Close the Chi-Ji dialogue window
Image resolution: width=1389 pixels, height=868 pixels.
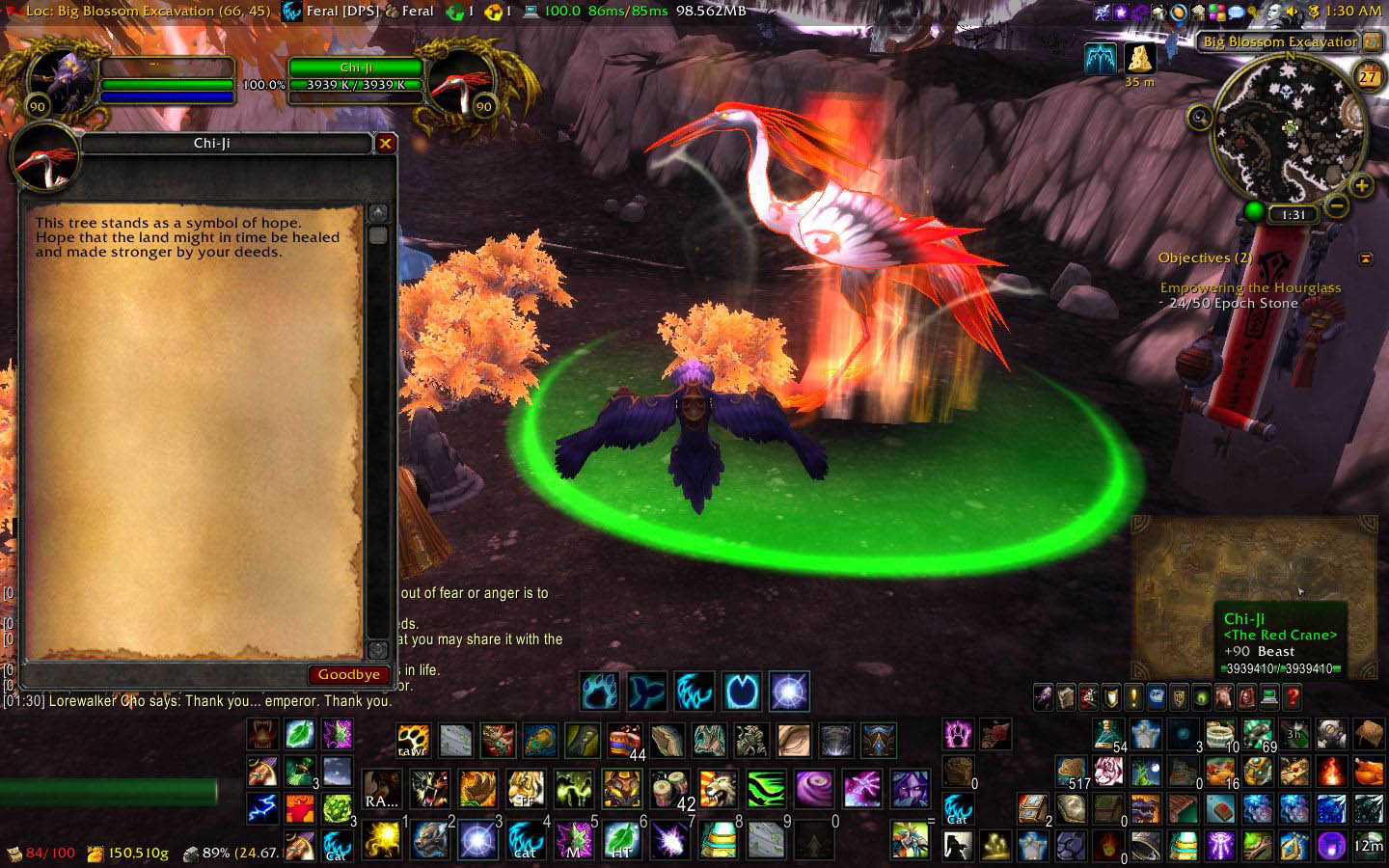(385, 144)
